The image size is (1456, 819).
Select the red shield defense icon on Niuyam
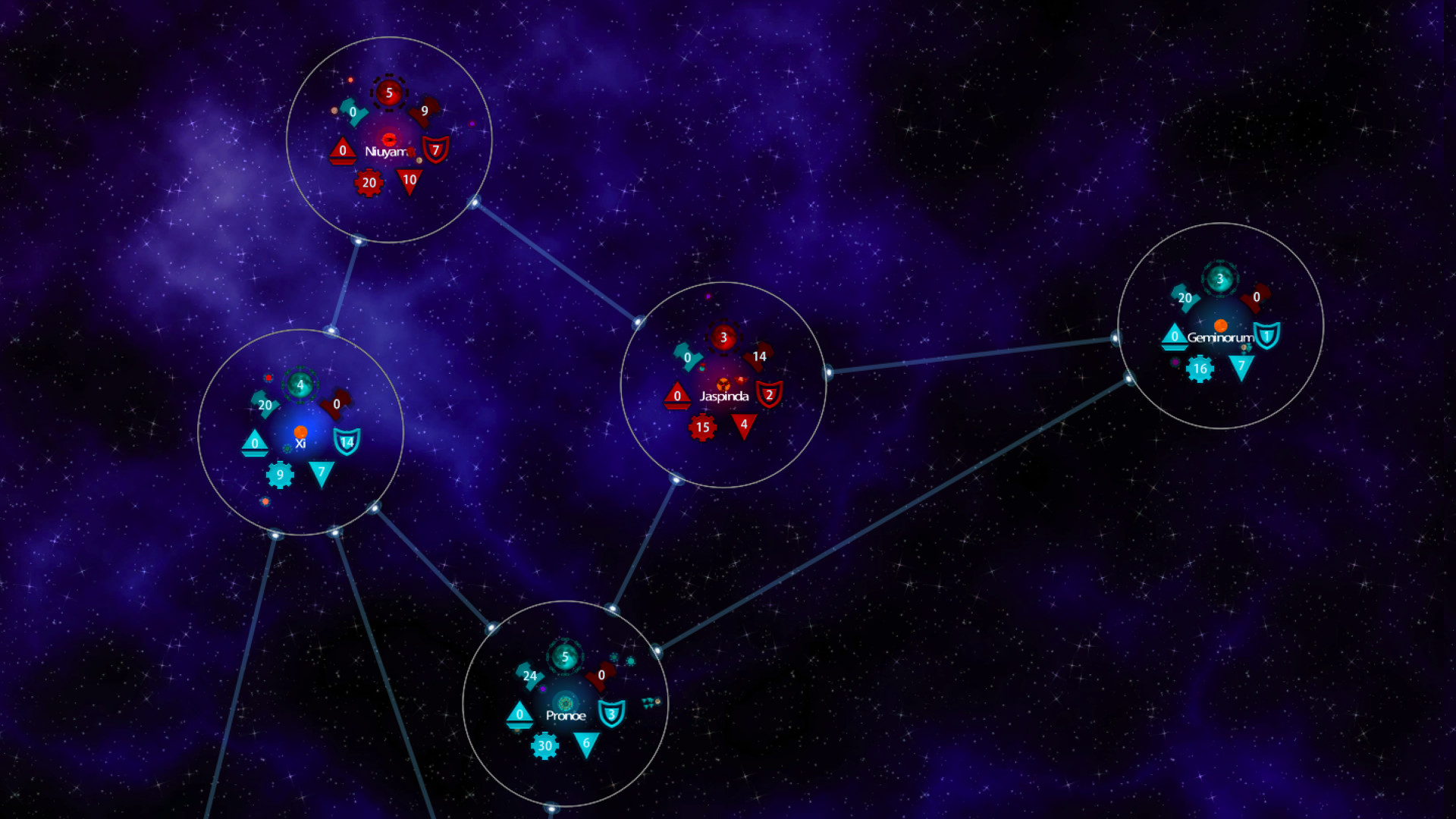(x=435, y=150)
